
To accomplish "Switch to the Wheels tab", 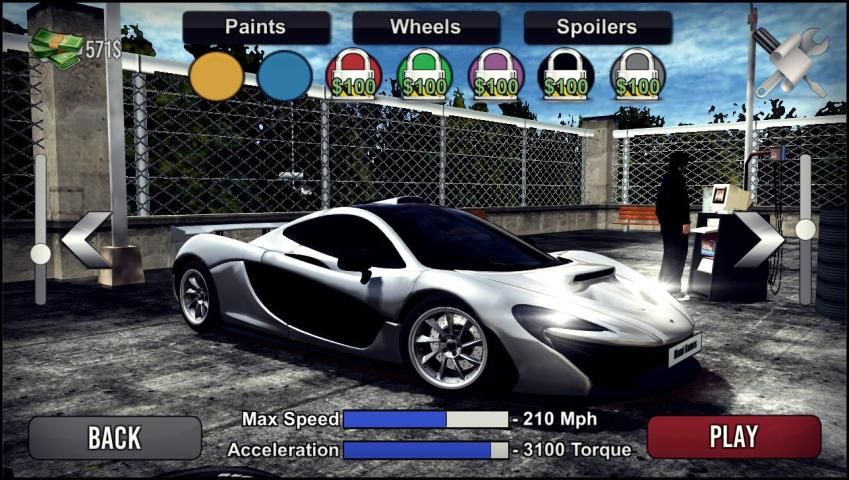I will point(426,27).
